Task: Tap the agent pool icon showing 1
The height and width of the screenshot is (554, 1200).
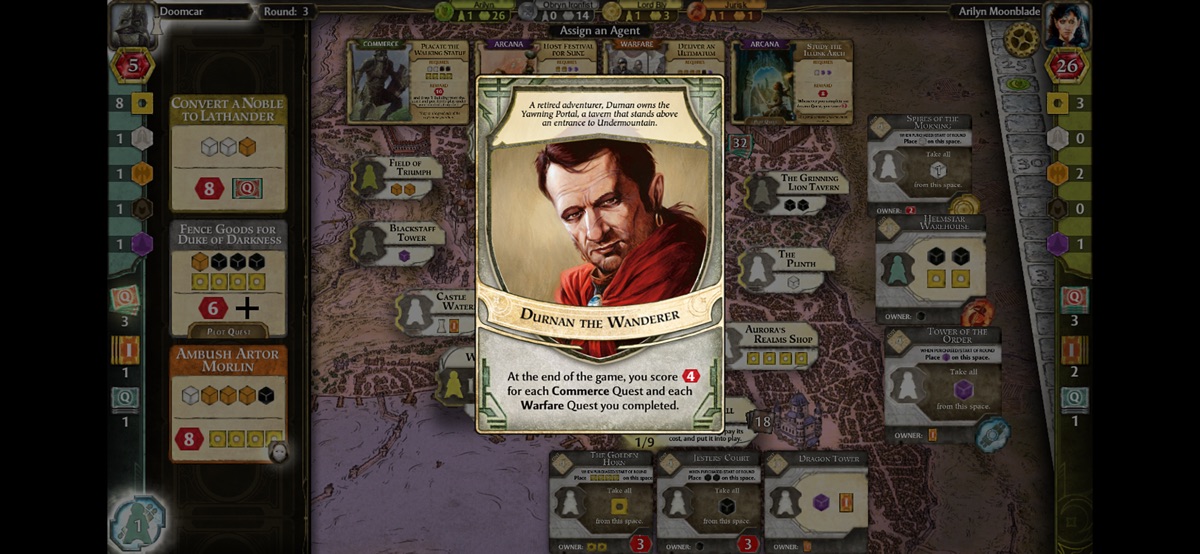Action: pyautogui.click(x=138, y=524)
